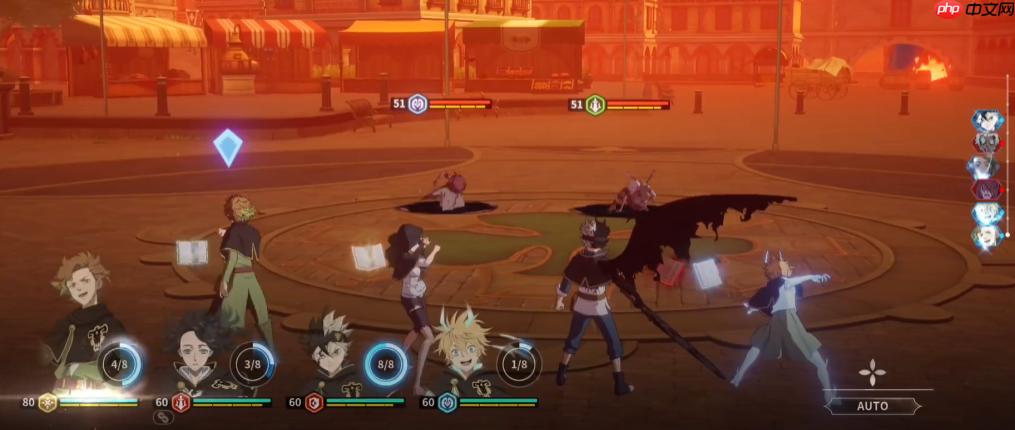
Task: Trigger the fully charged 8/8 skill gauge
Action: pos(385,364)
